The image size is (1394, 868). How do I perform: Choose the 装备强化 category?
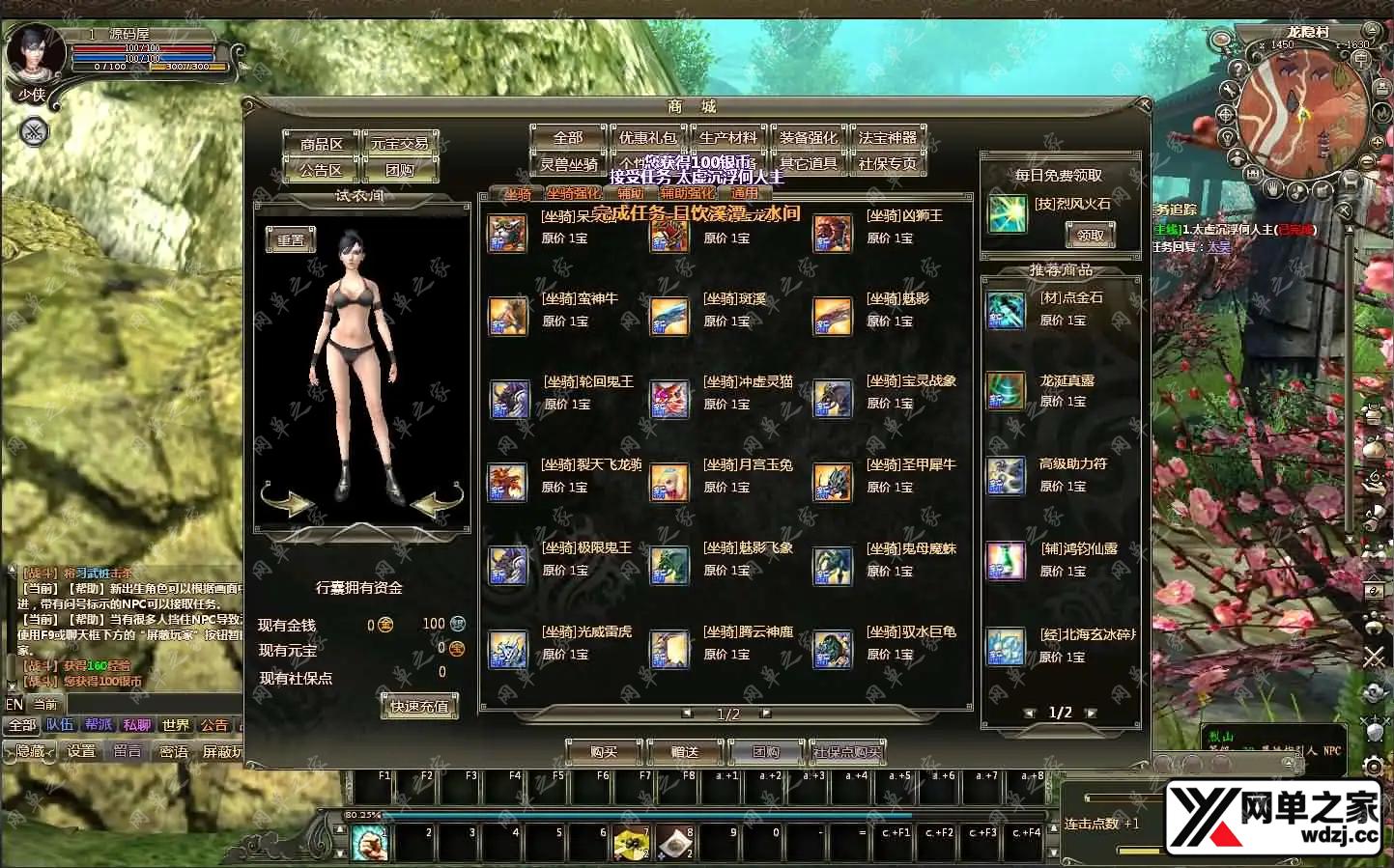pyautogui.click(x=808, y=138)
